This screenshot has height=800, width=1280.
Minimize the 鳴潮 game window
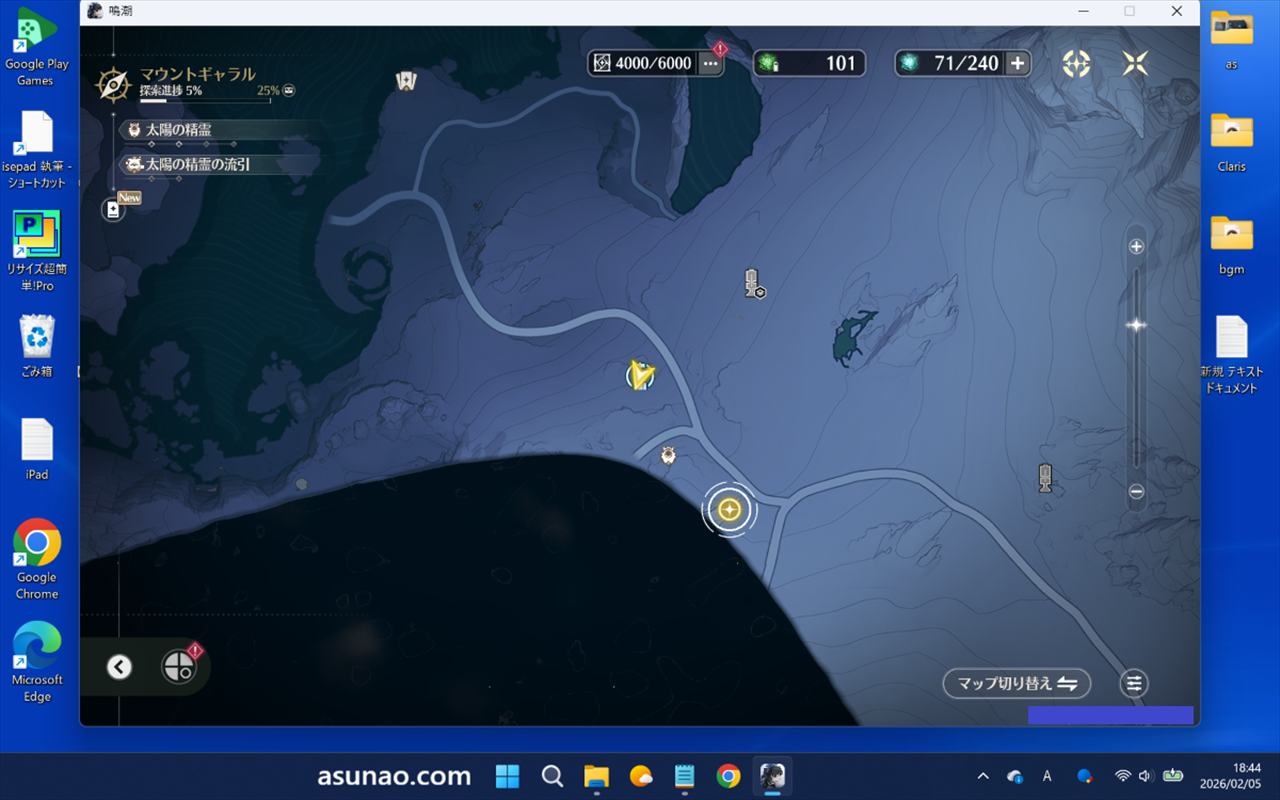point(1083,11)
